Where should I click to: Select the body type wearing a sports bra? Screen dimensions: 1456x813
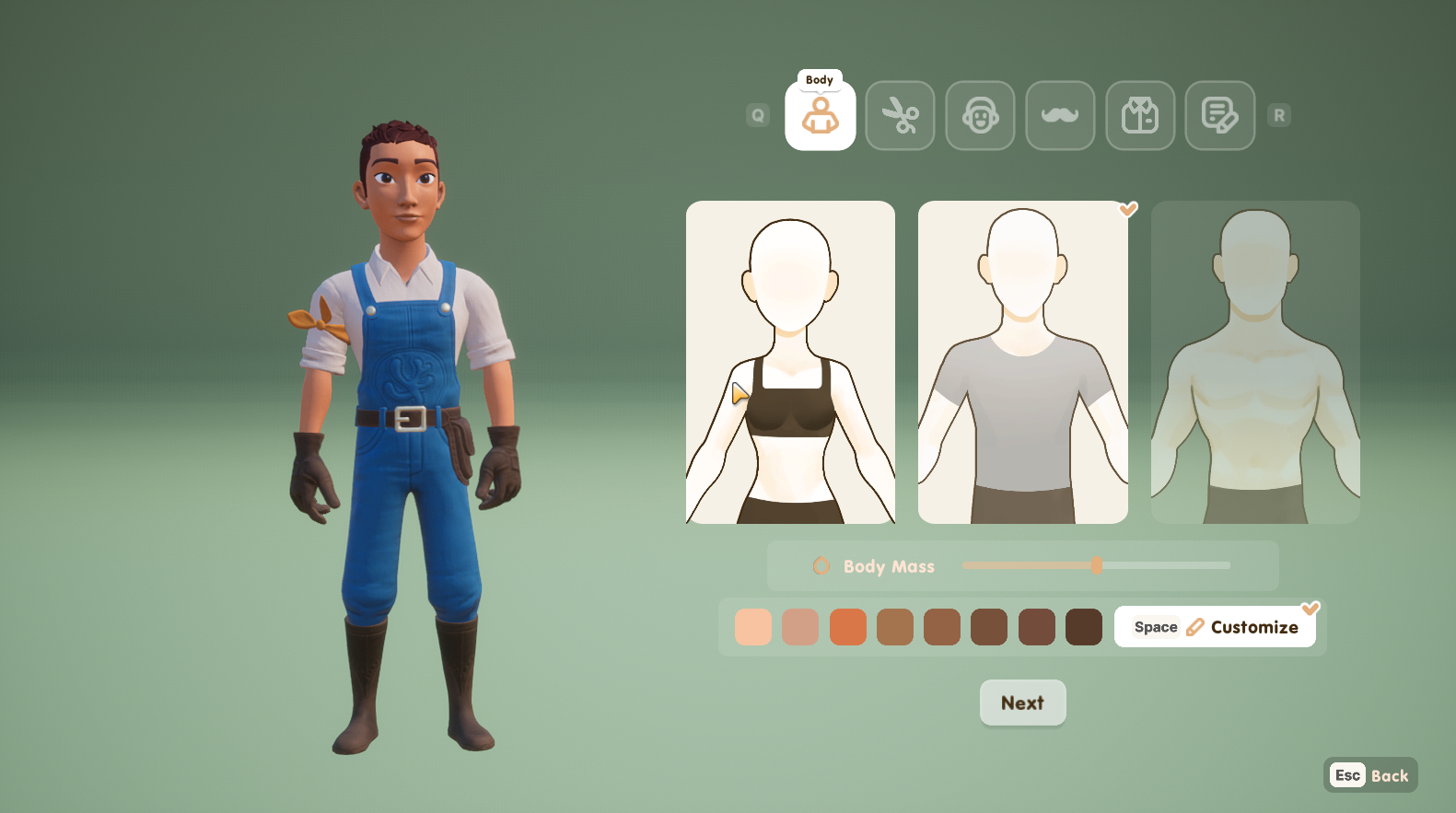tap(790, 362)
